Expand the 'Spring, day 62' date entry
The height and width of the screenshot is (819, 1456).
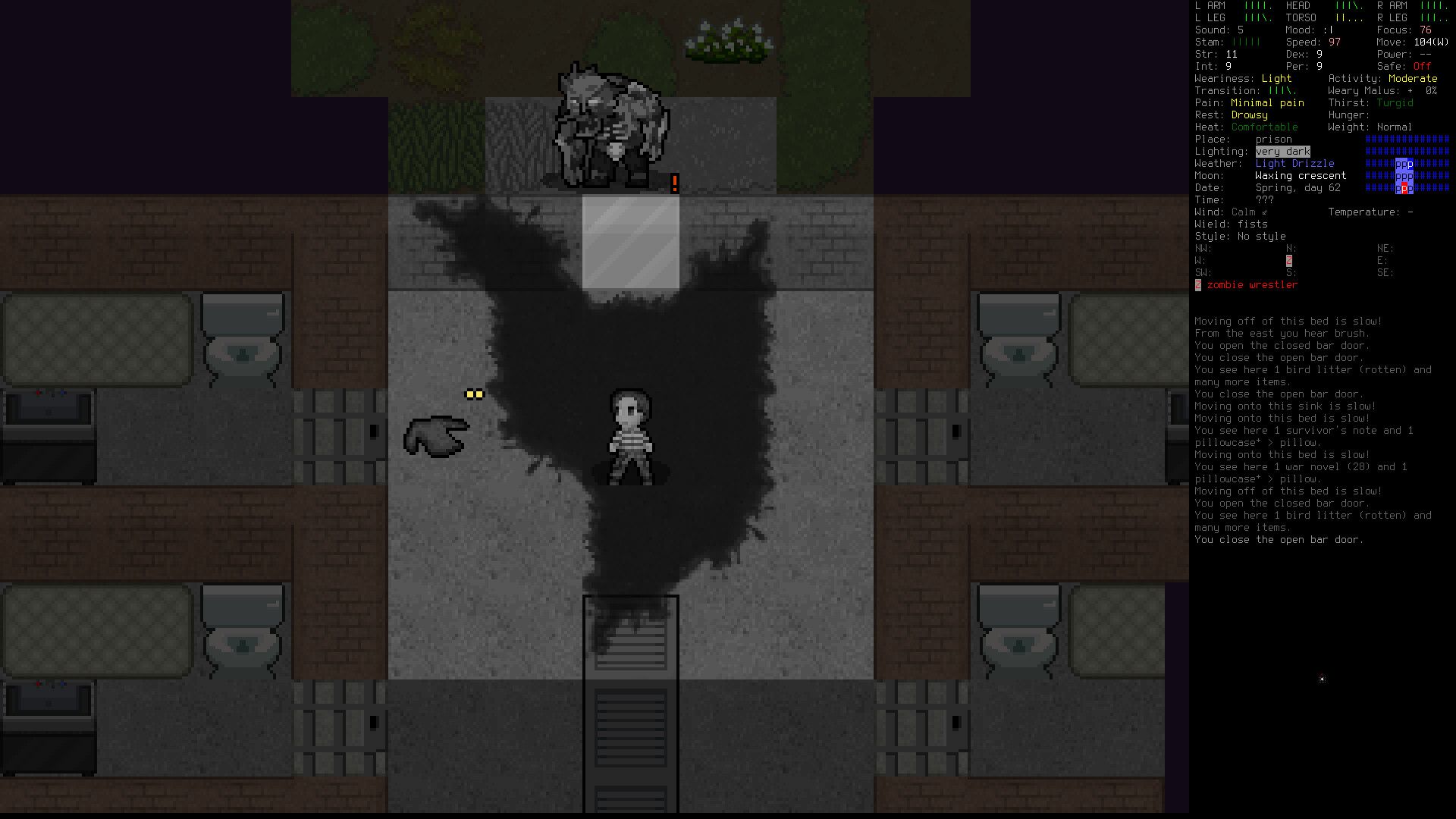(x=1298, y=187)
